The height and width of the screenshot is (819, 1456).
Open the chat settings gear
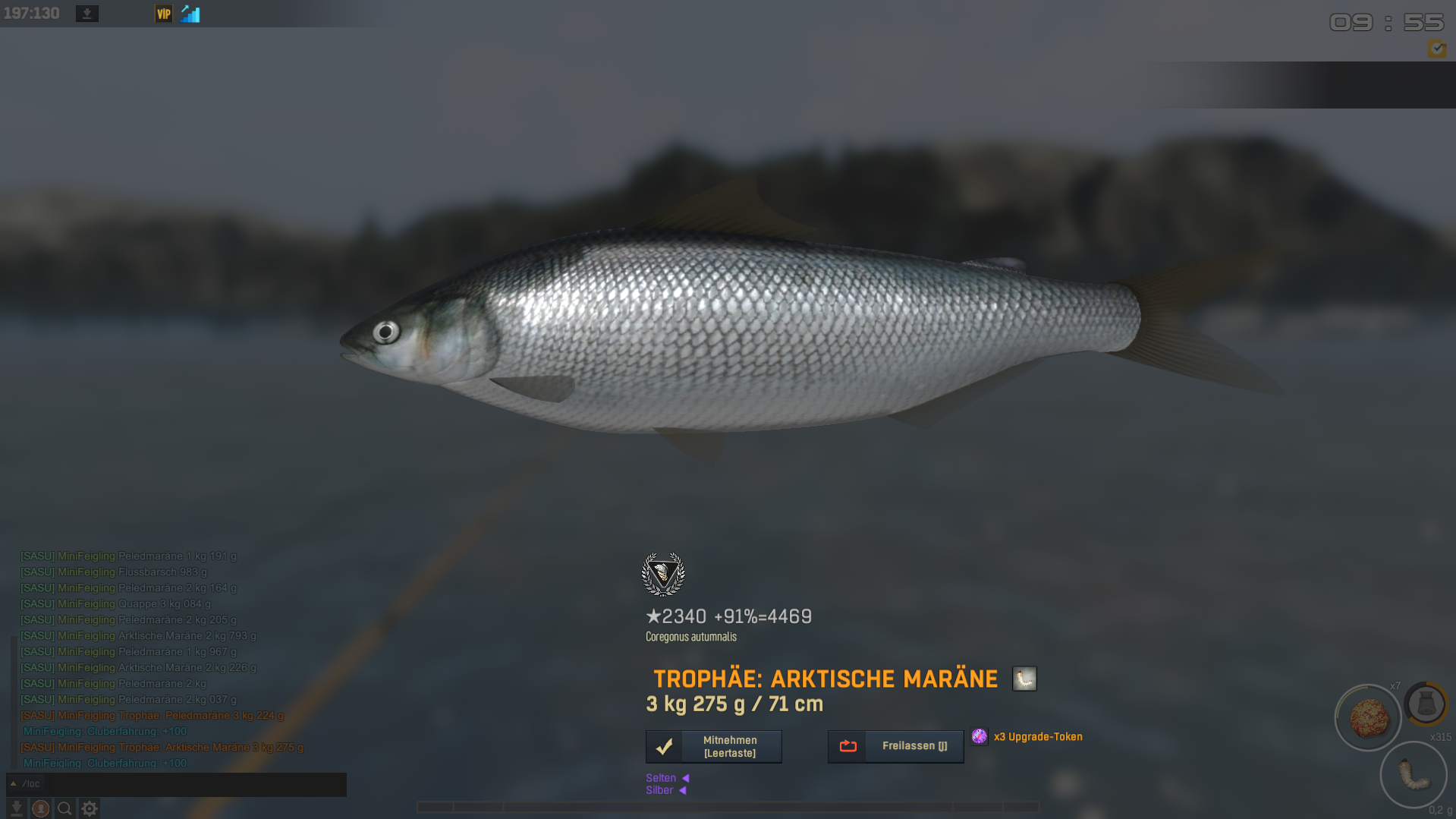89,808
